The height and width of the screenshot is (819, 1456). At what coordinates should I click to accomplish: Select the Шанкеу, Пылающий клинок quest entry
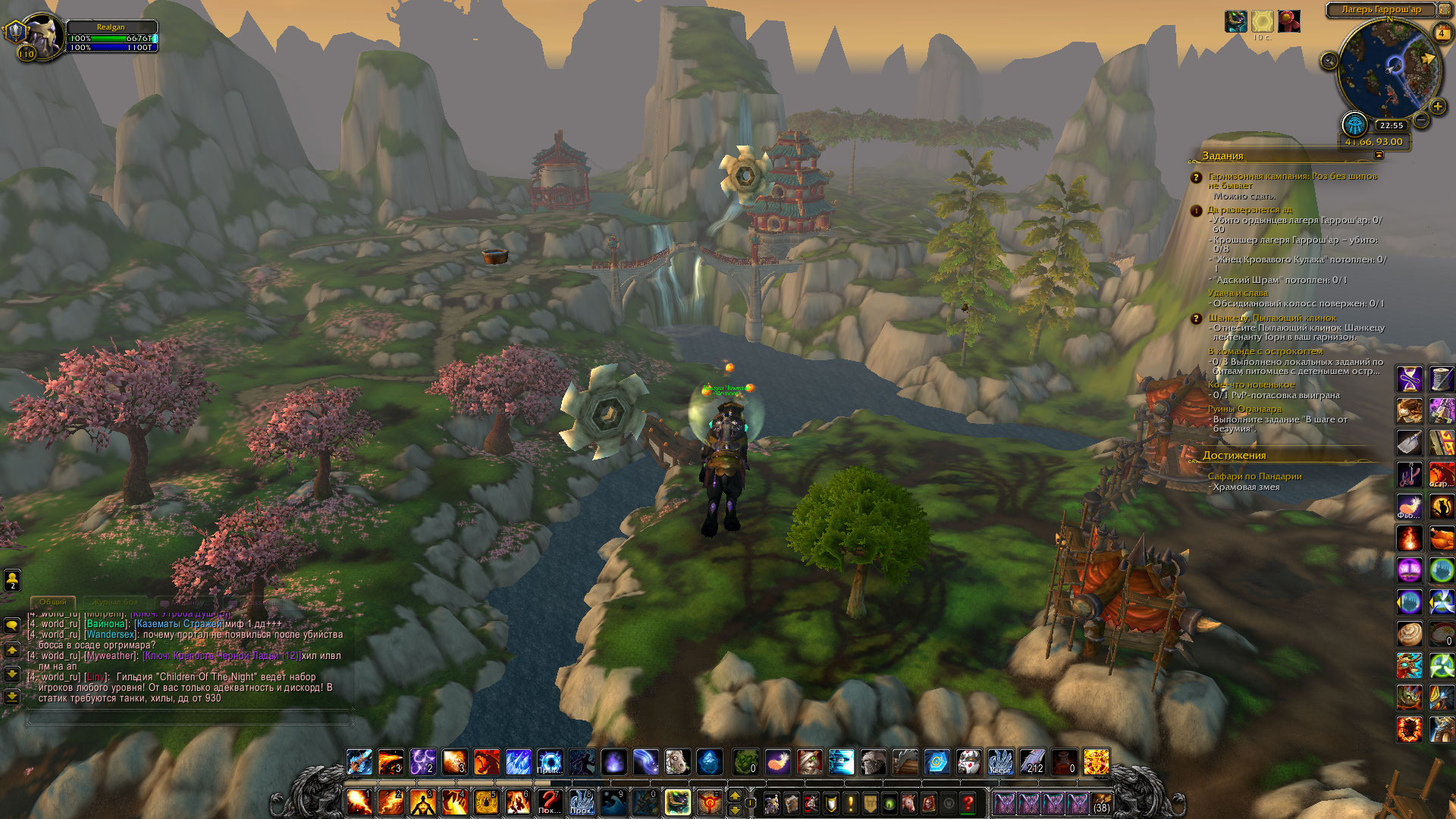click(x=1272, y=318)
